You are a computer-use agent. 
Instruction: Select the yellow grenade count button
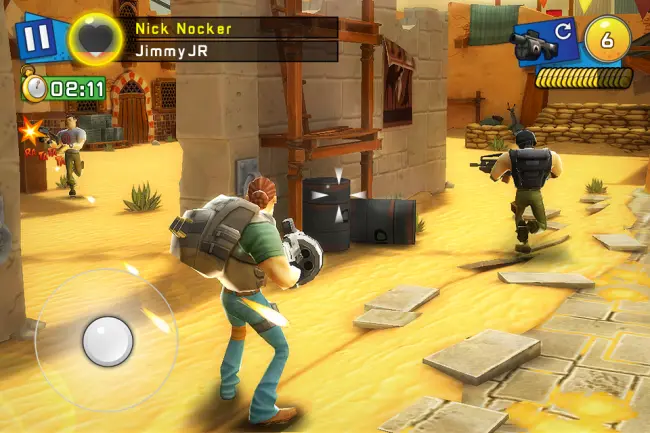coord(606,39)
